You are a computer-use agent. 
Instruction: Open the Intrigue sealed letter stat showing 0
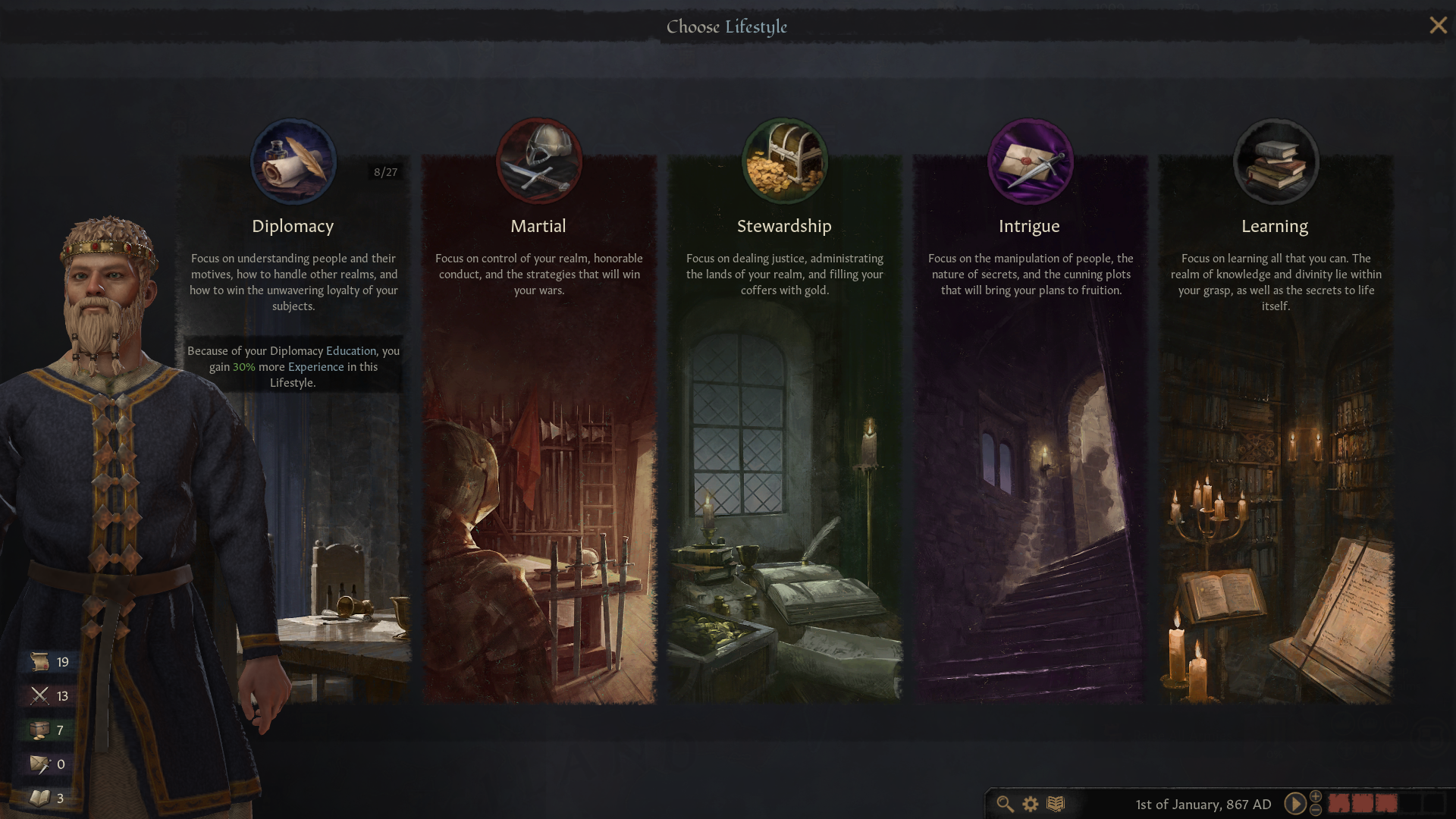[x=39, y=764]
